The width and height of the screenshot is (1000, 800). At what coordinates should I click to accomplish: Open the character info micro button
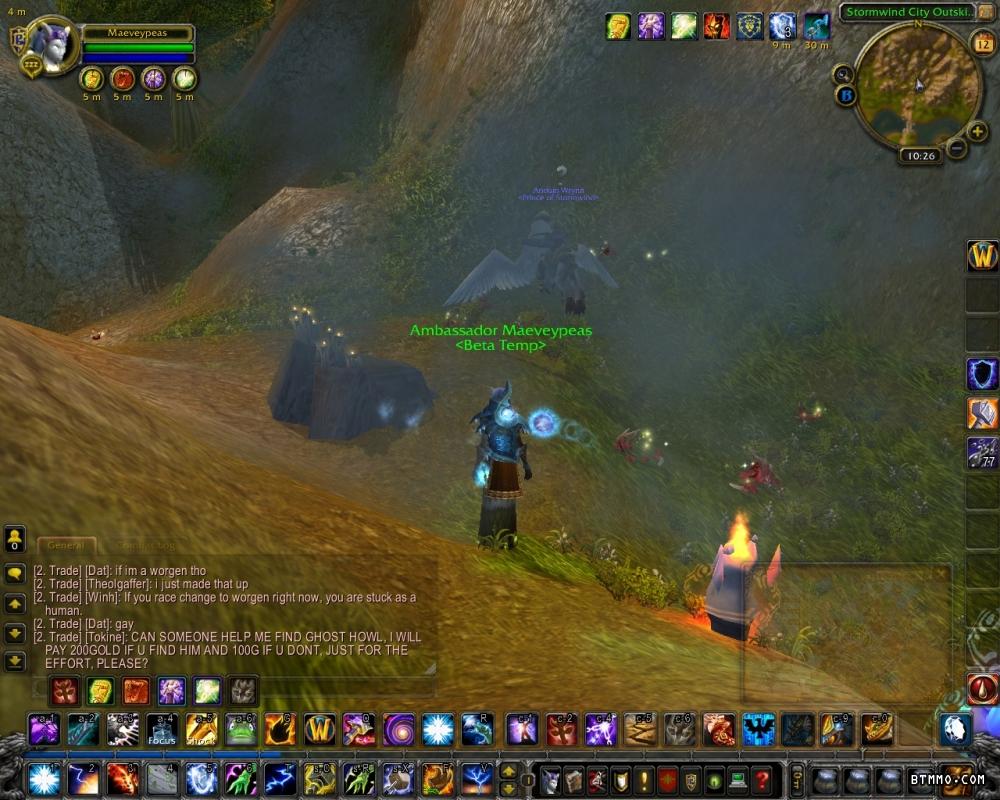click(x=550, y=779)
